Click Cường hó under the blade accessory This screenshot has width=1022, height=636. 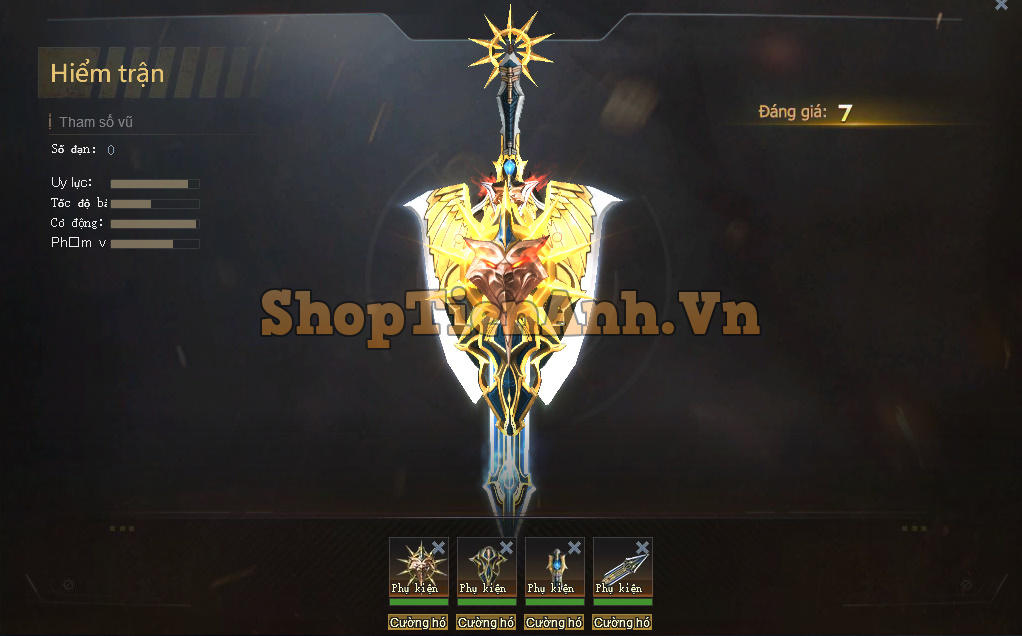[x=622, y=622]
